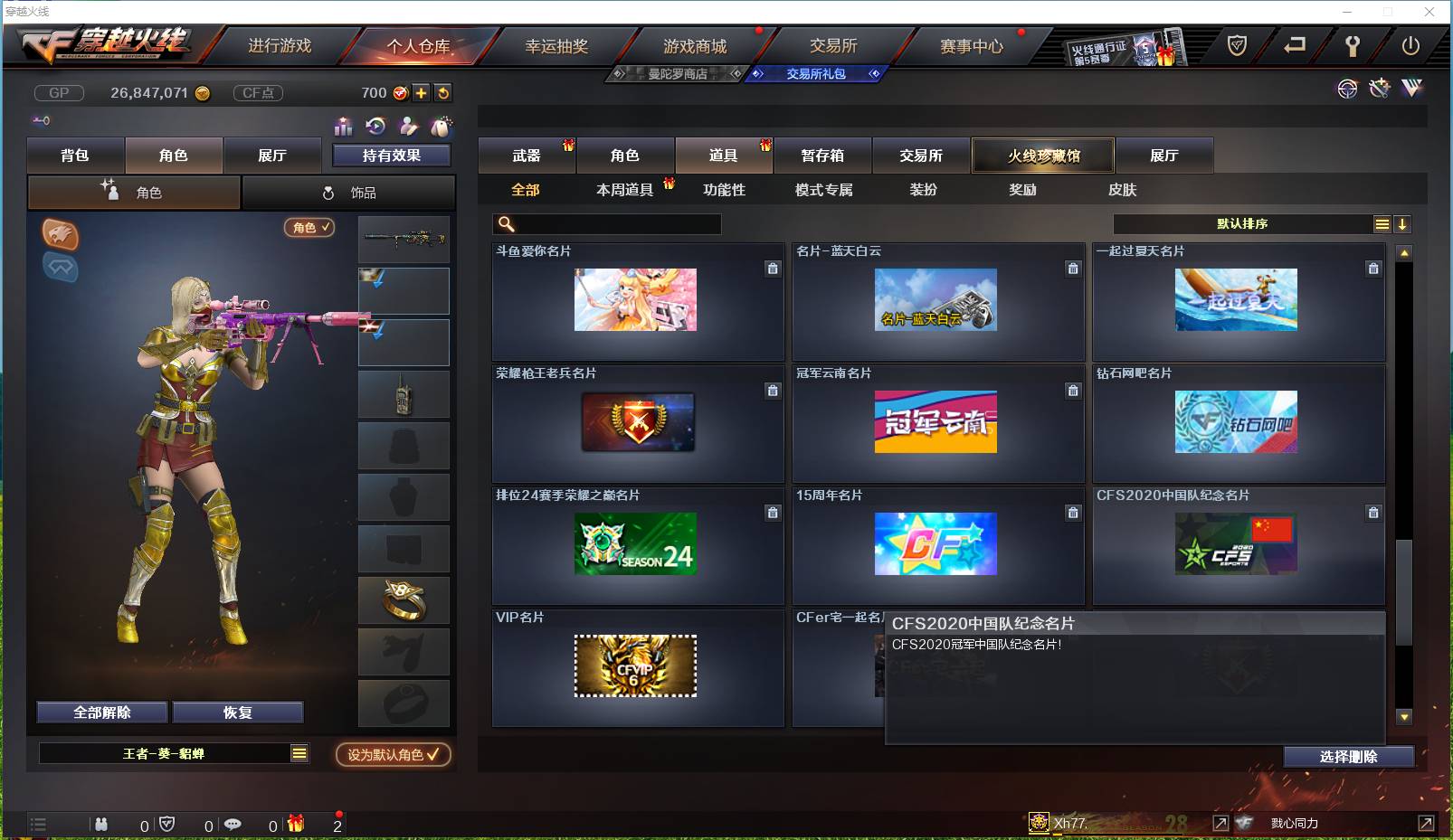Click the wrench weapon-modification icon at top right

1379,89
